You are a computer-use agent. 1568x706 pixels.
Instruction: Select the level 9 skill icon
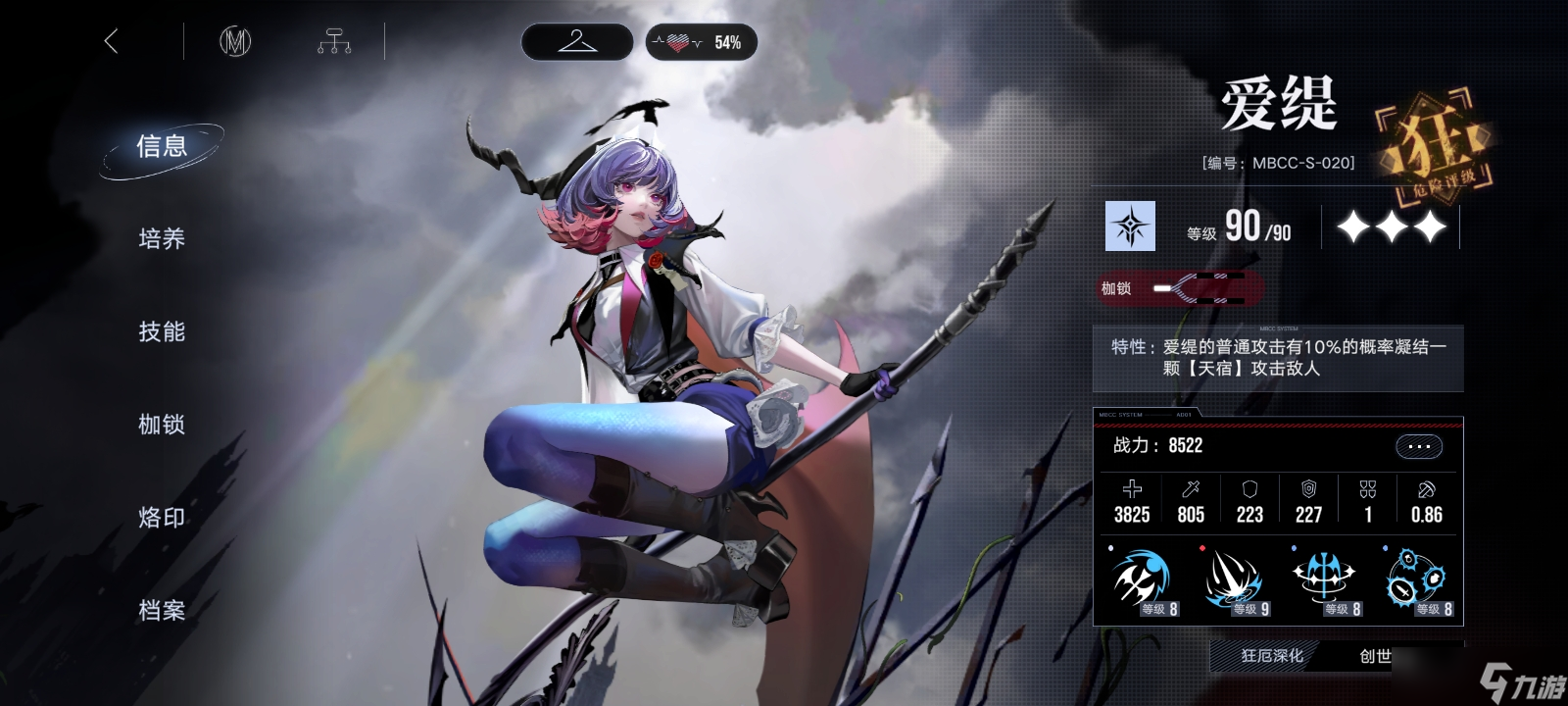coord(1233,580)
